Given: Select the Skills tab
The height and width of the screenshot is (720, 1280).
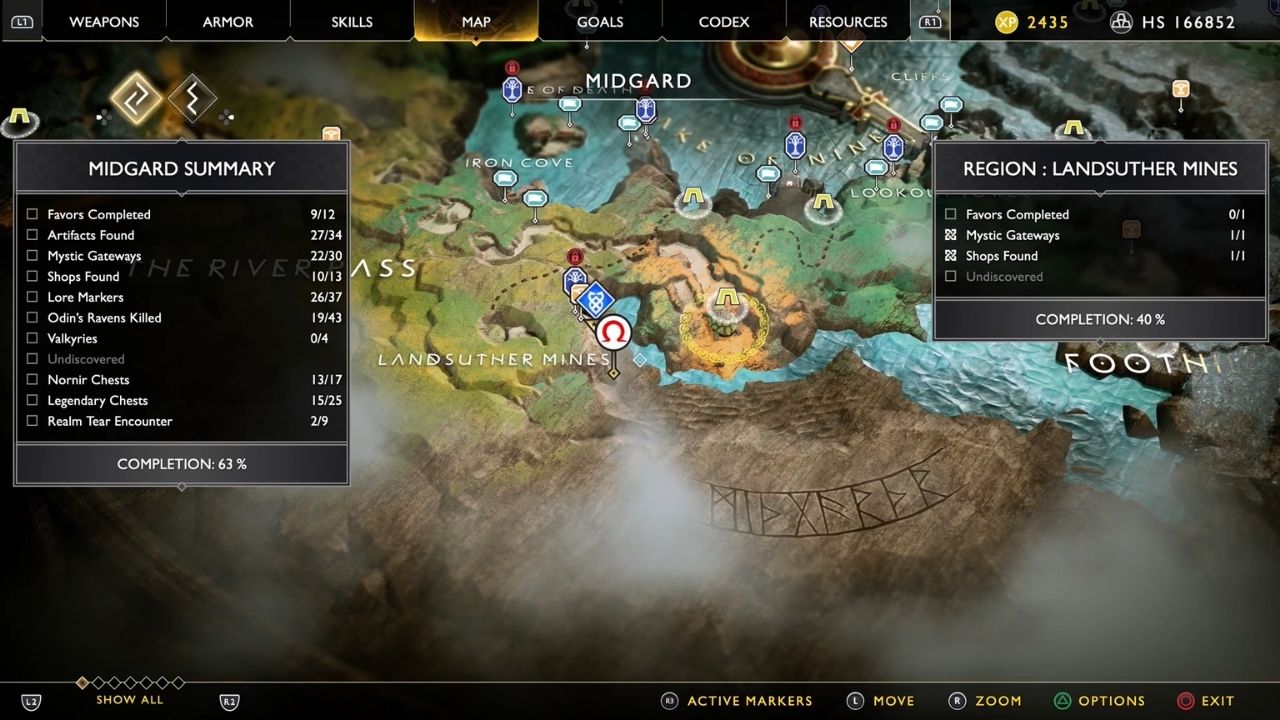Looking at the screenshot, I should coord(352,22).
